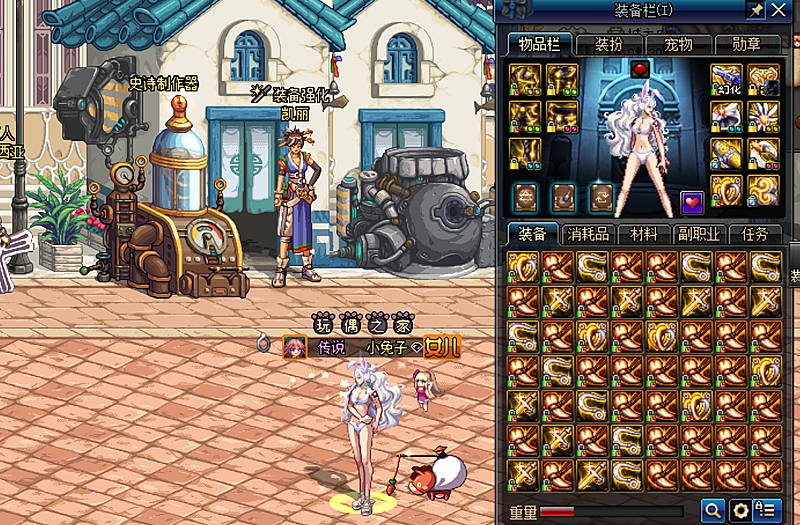This screenshot has height=525, width=800.
Task: Open the 装扮 tab
Action: click(x=608, y=44)
